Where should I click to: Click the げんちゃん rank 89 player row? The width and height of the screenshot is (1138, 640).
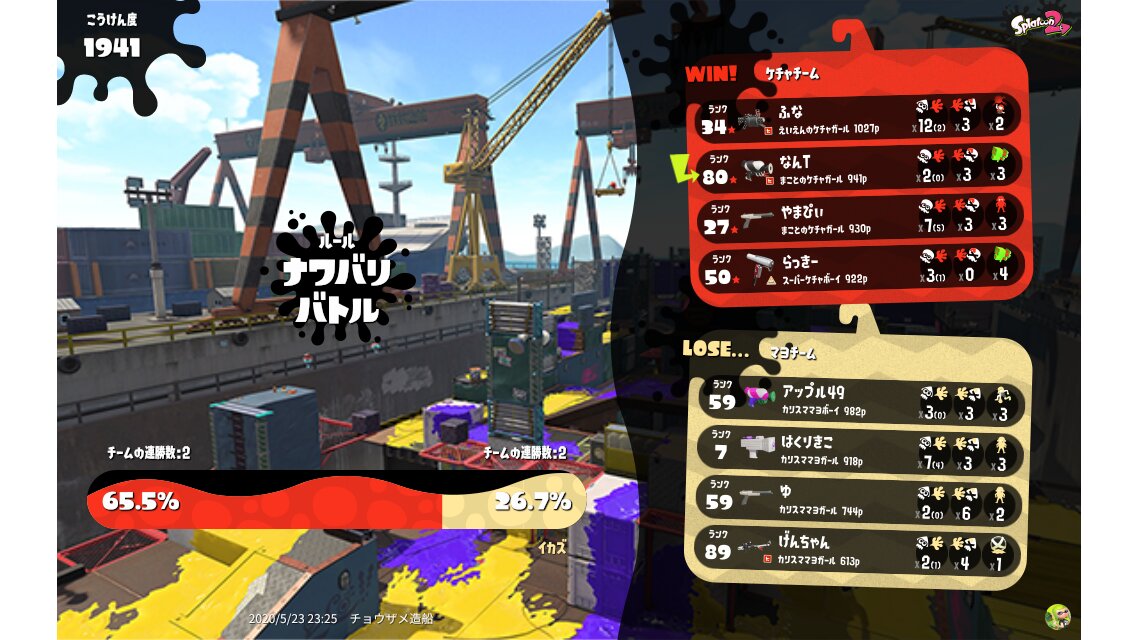point(860,552)
